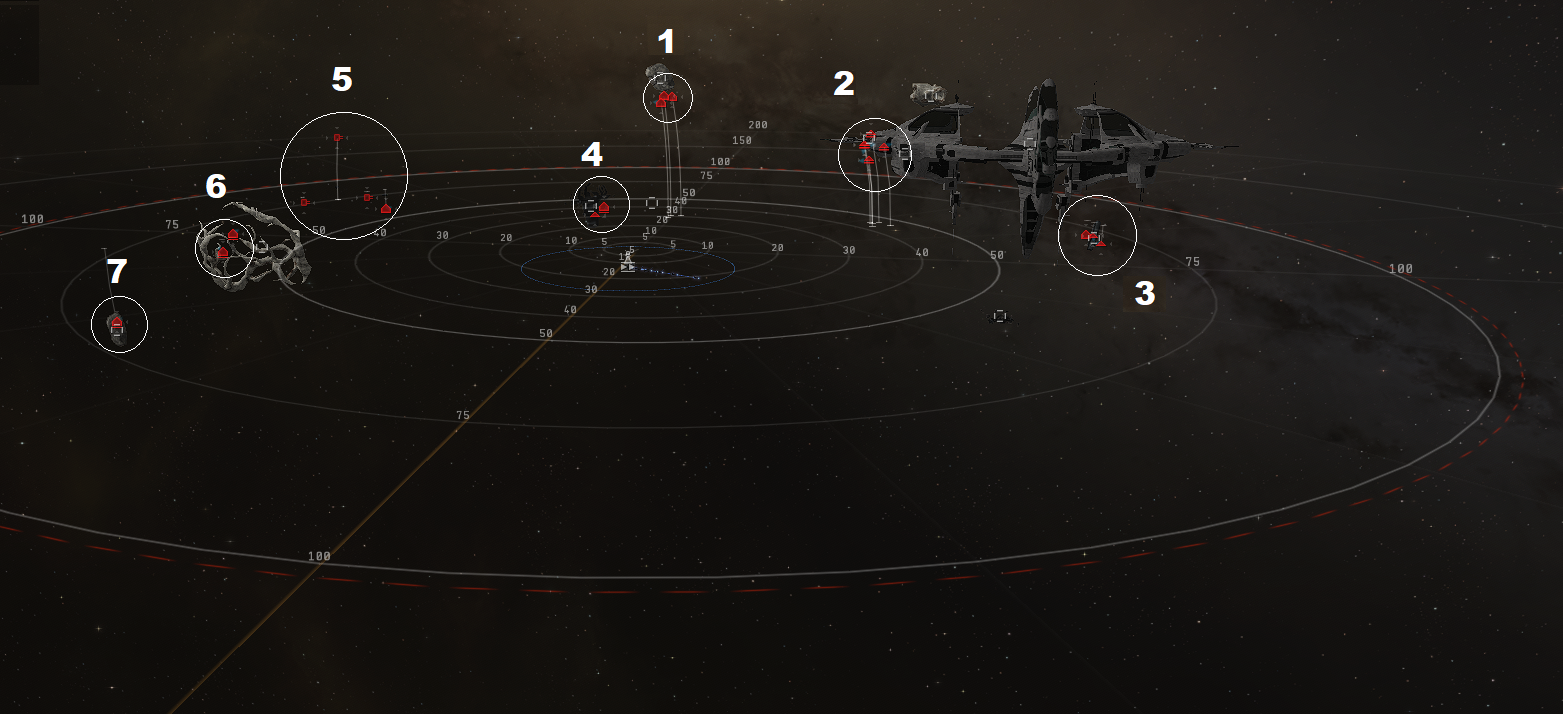The width and height of the screenshot is (1563, 714).
Task: Select the topmost red square marker in circle 5
Action: [x=338, y=137]
